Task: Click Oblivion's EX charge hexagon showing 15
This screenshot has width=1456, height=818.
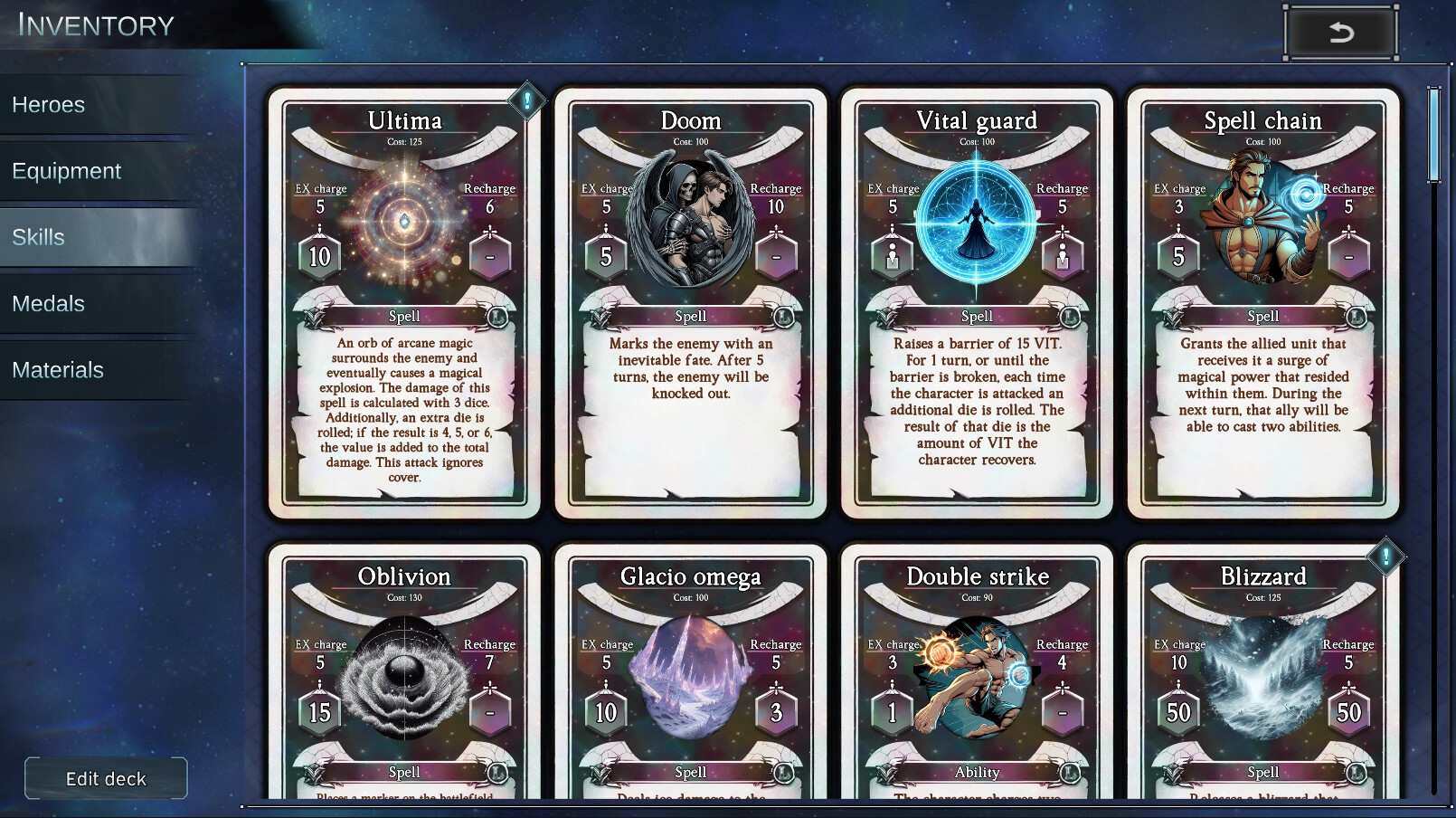Action: [318, 711]
